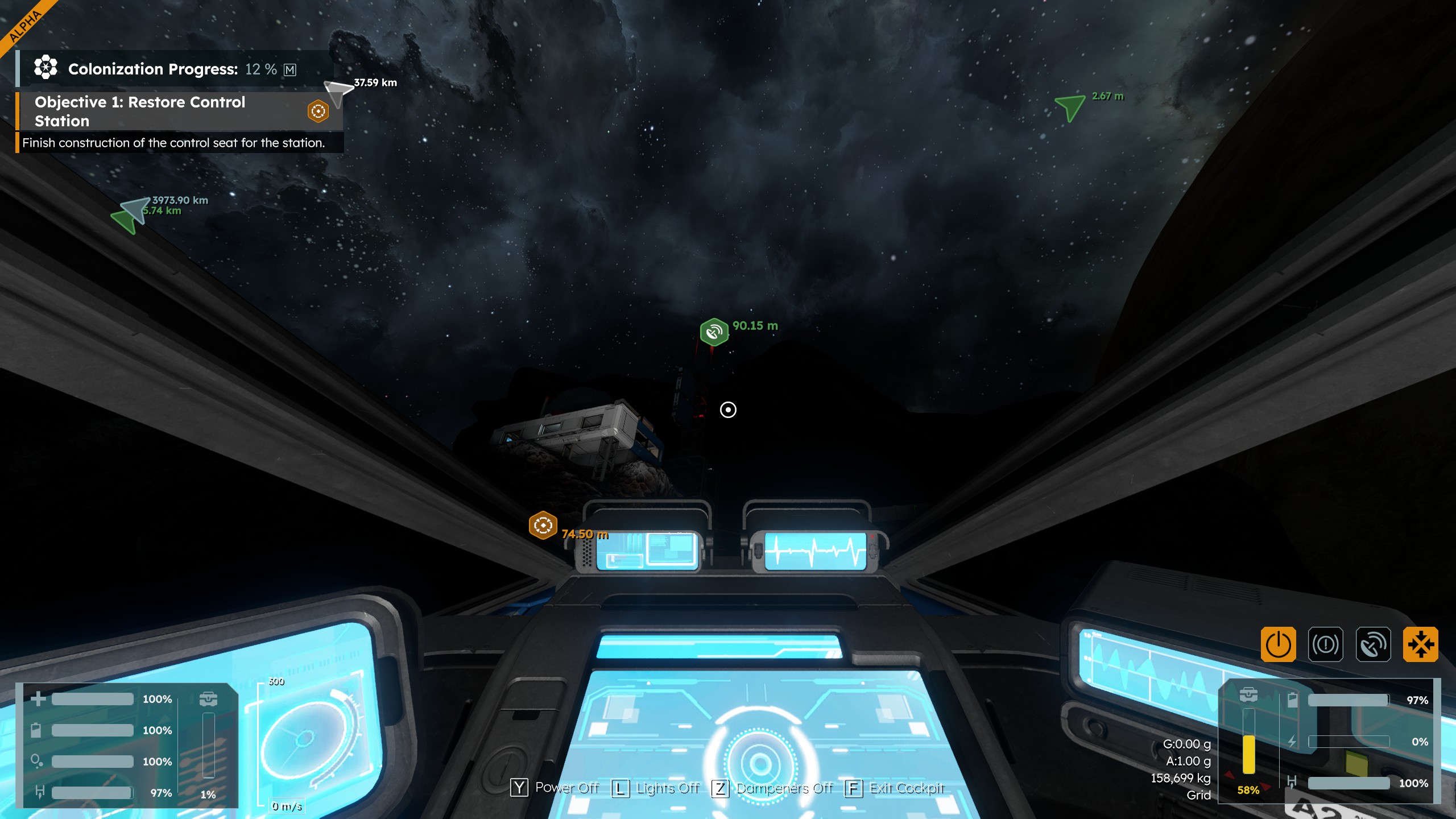Select the antenna broadcast status icon
This screenshot has width=1456, height=819.
click(1373, 644)
